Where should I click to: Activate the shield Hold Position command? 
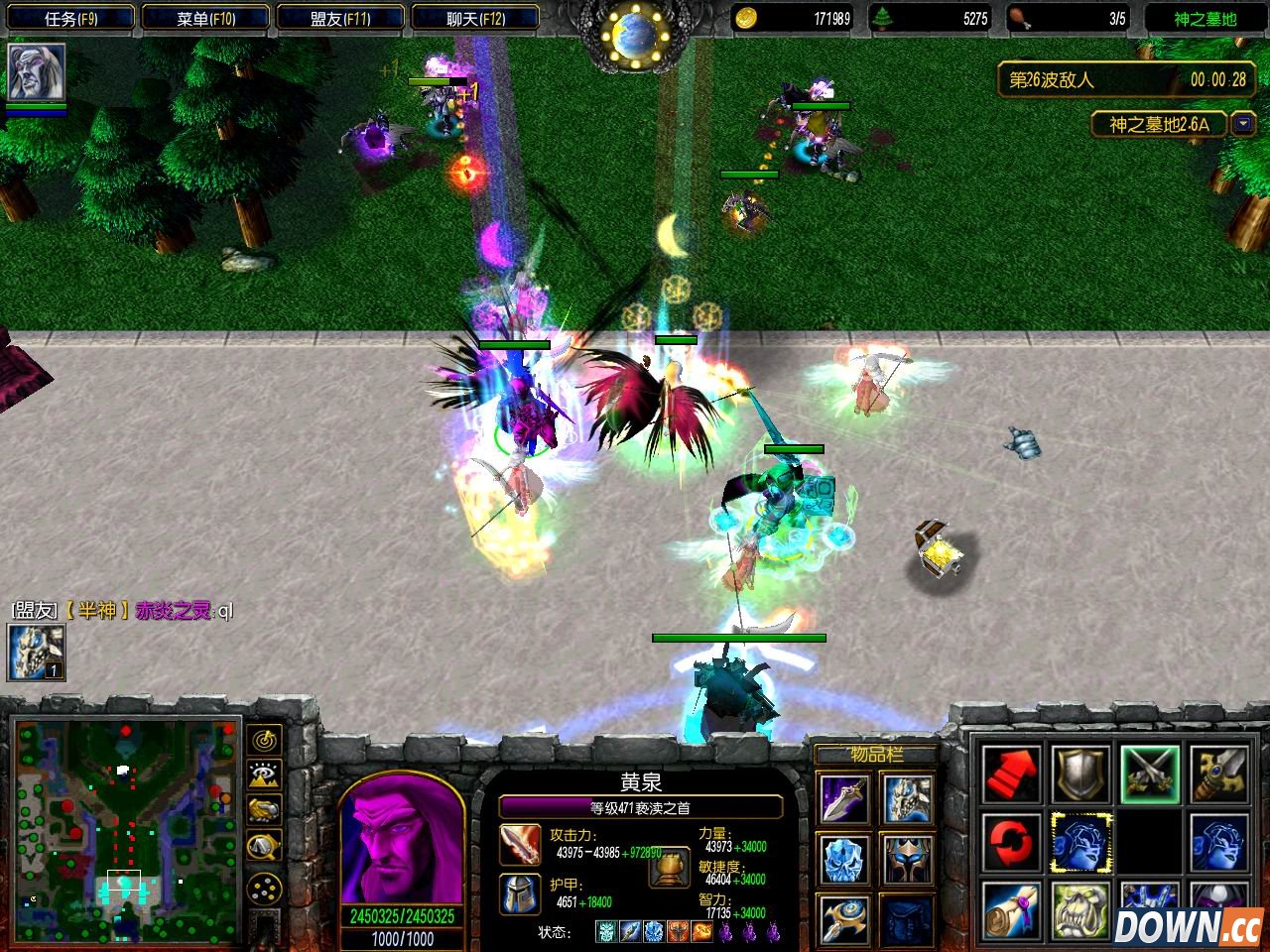click(x=1081, y=775)
